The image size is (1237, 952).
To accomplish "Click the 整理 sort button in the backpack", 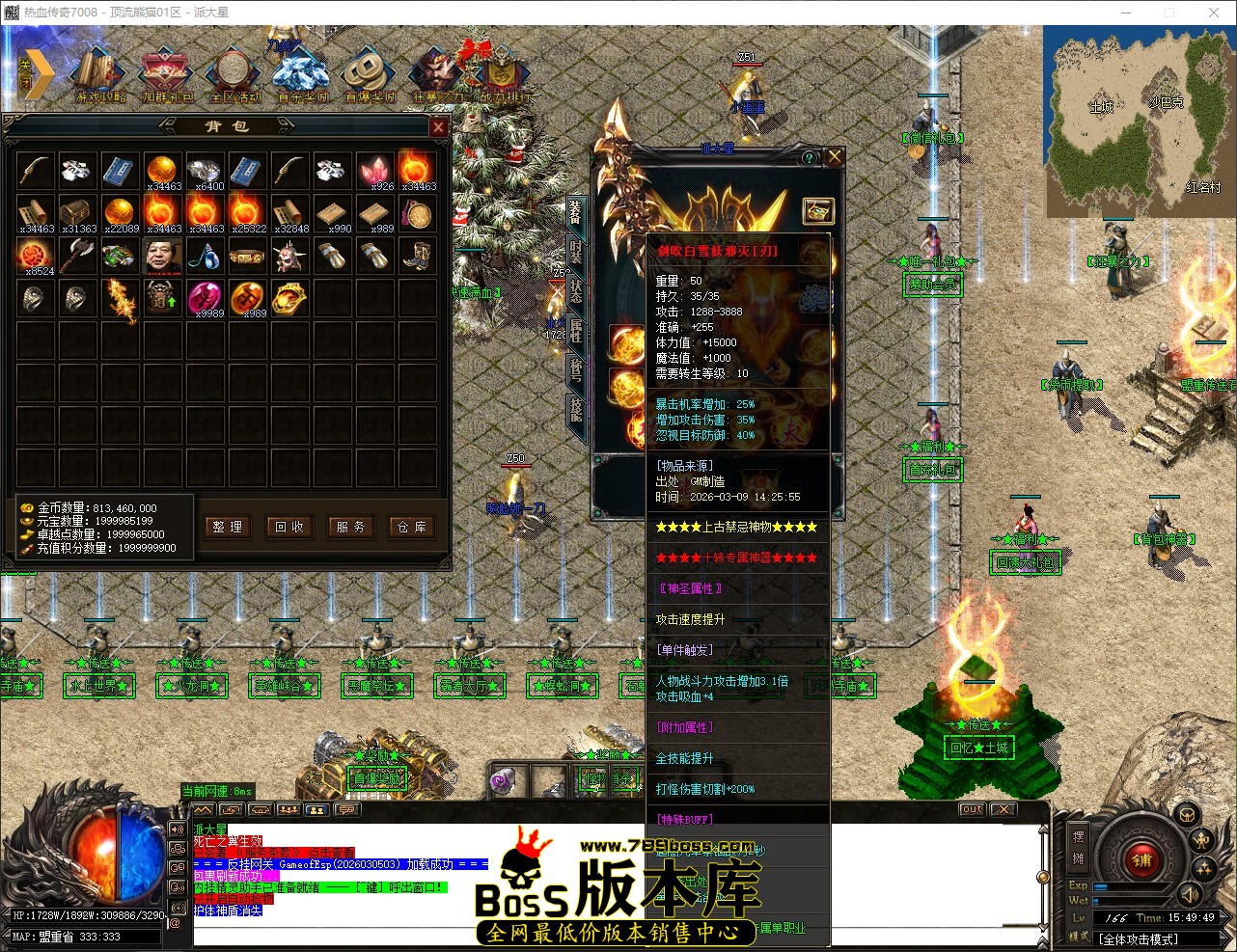I will click(227, 528).
